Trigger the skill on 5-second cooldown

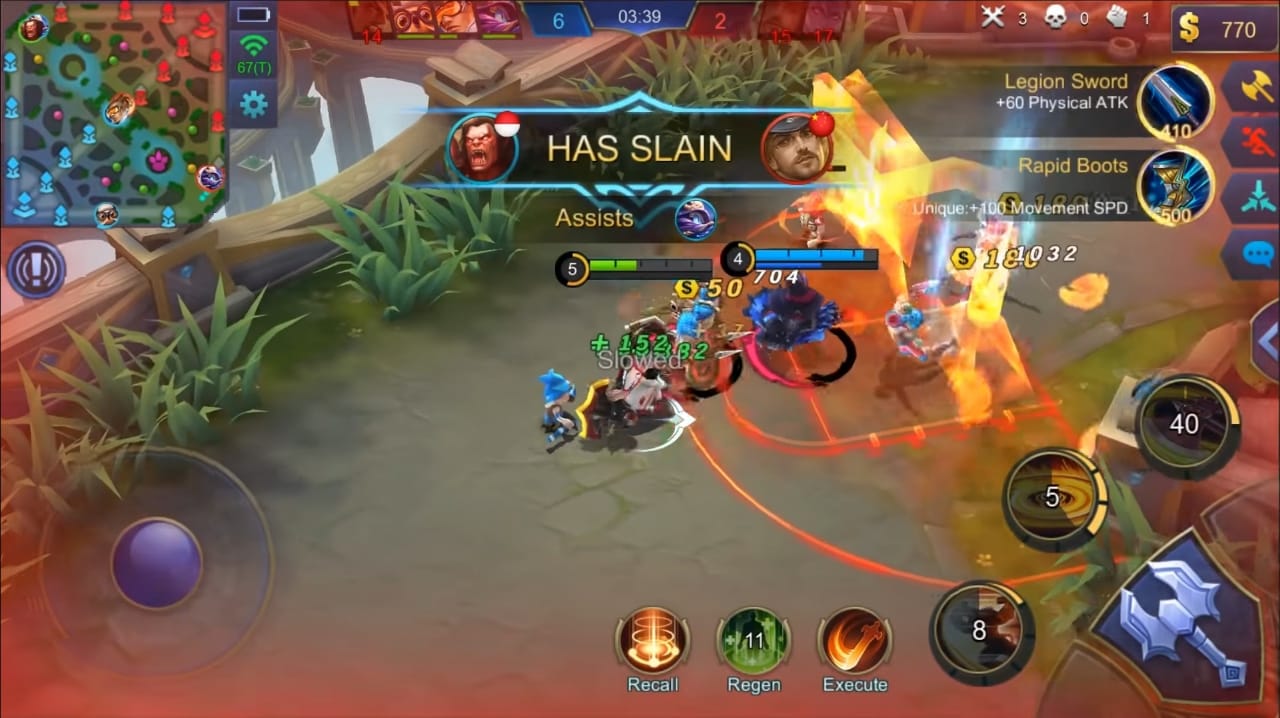(x=1054, y=497)
